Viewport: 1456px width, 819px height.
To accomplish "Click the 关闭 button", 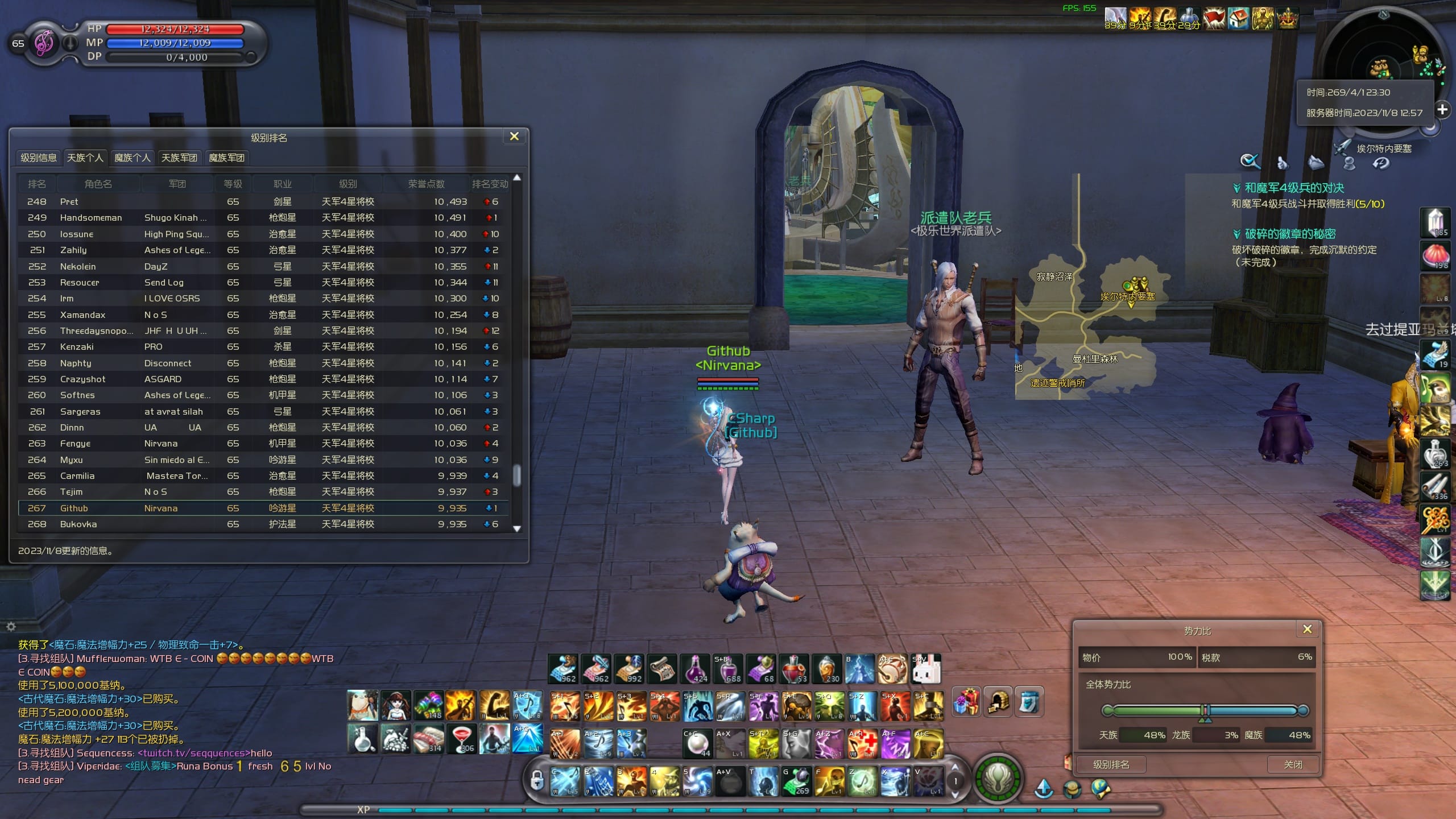I will point(1293,764).
